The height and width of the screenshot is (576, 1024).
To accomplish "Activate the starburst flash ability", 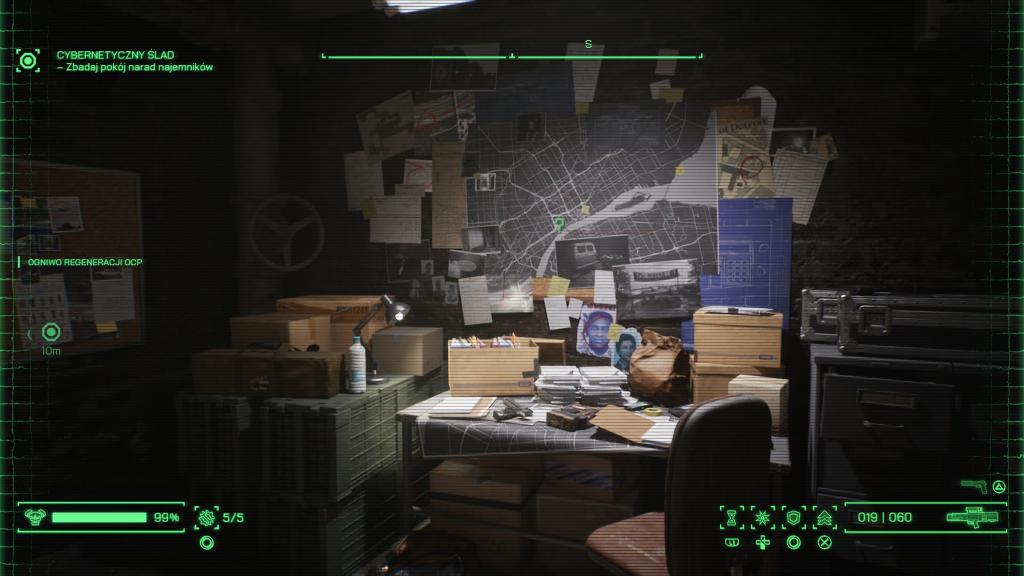I will 763,517.
